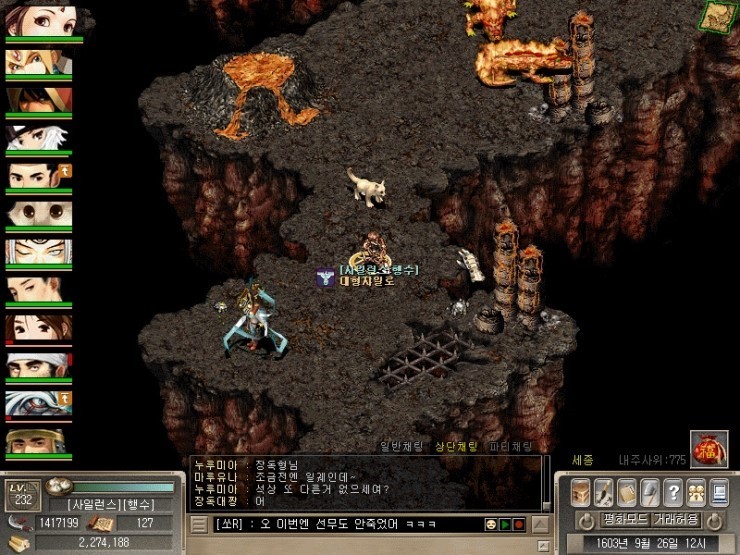Open the question mark help icon

pyautogui.click(x=675, y=492)
